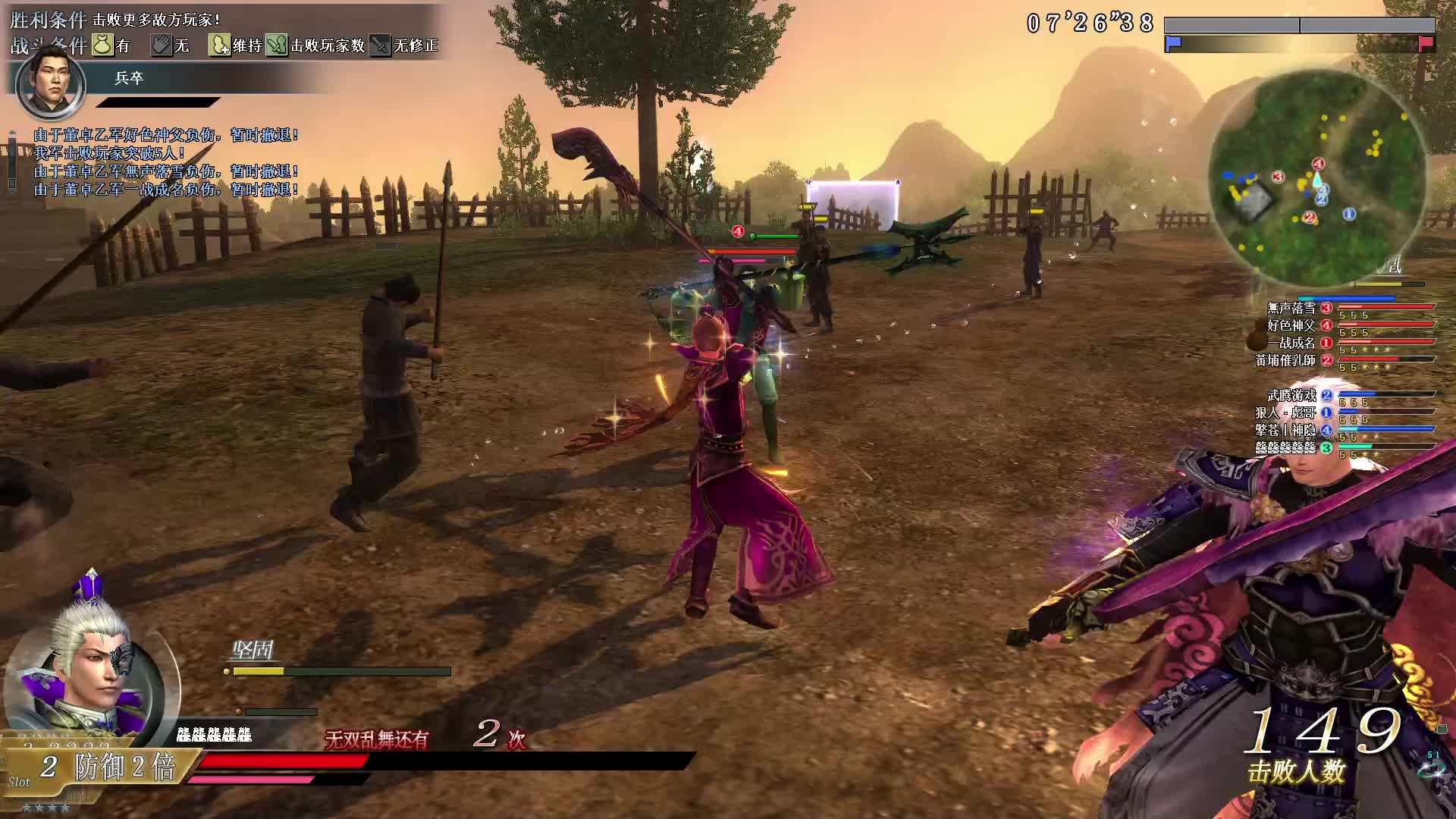Select the 兵卒 soldier portrait
The width and height of the screenshot is (1456, 819).
pyautogui.click(x=50, y=83)
